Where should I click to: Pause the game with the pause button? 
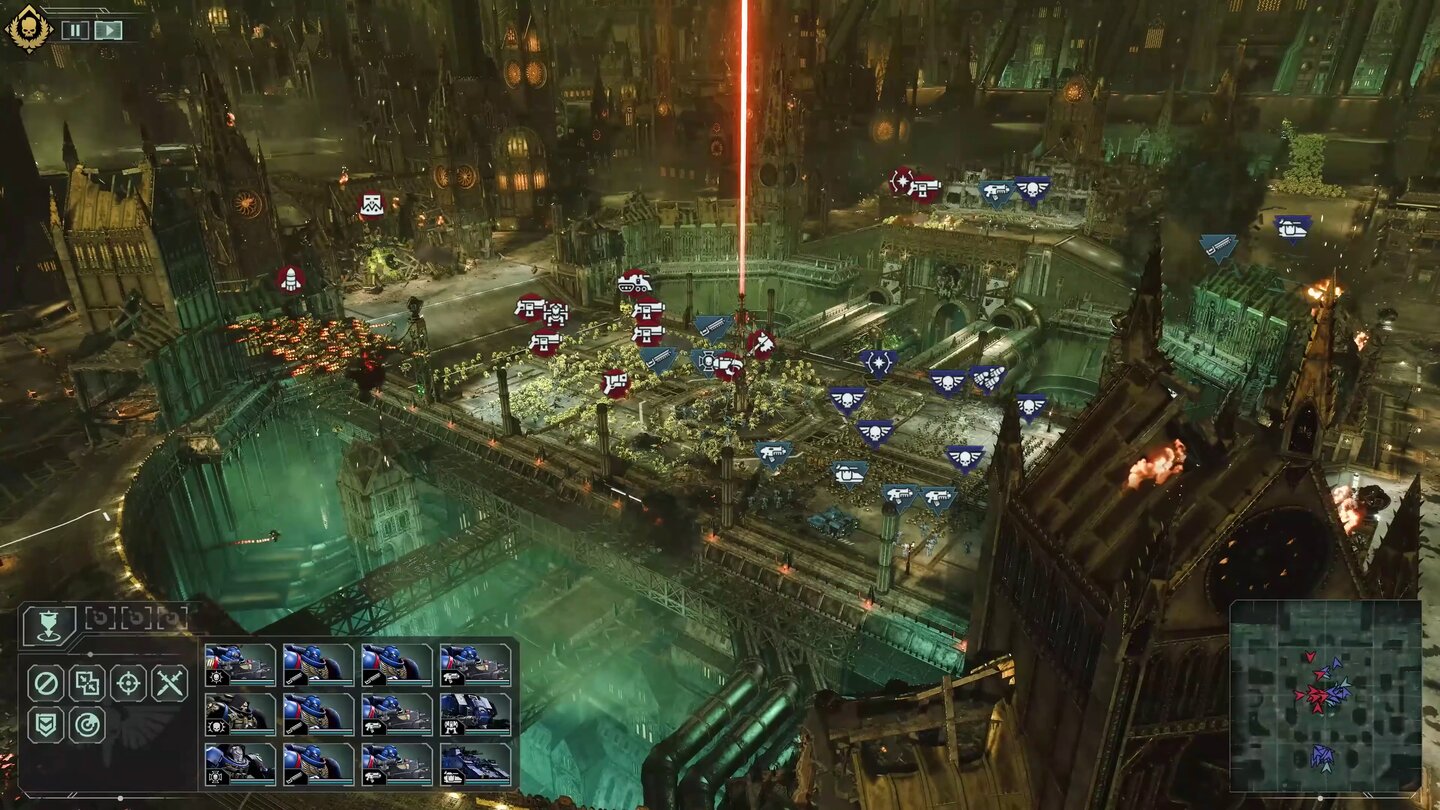tap(75, 29)
